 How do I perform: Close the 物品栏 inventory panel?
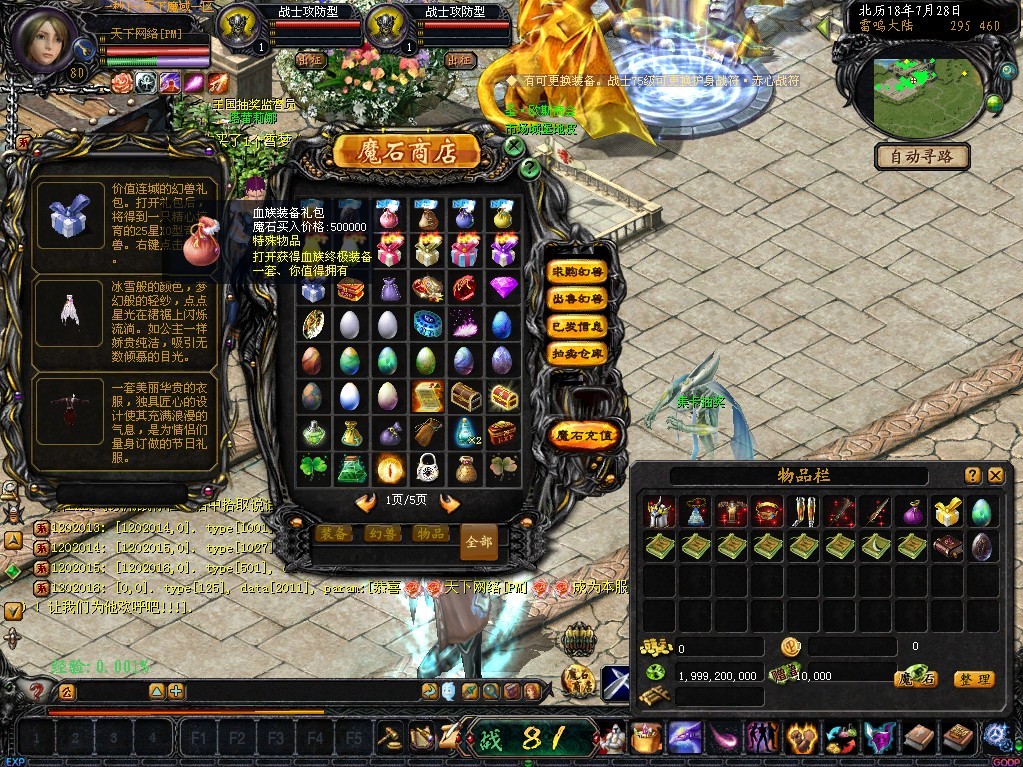(x=996, y=476)
